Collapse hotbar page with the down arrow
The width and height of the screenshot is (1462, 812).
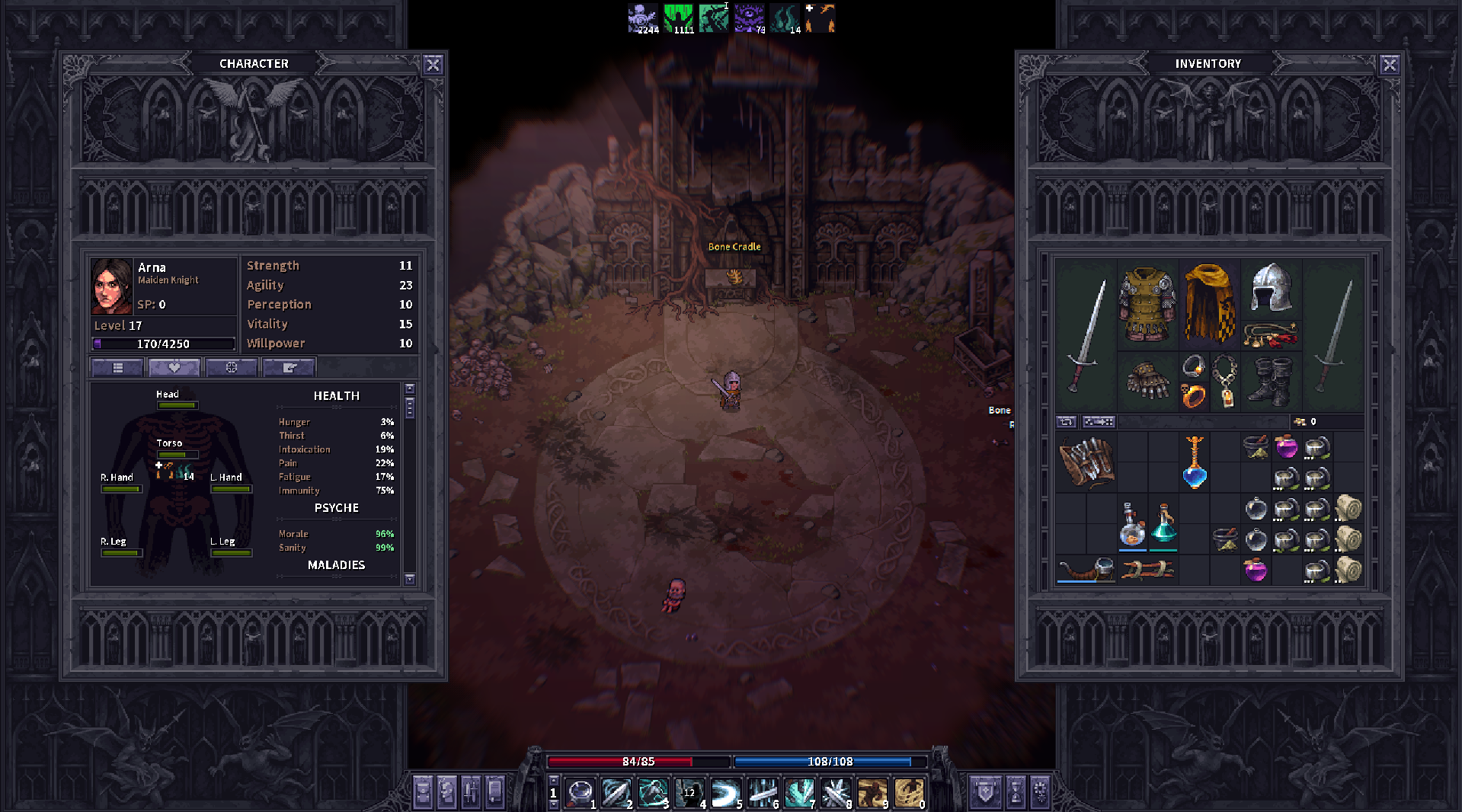coord(554,804)
